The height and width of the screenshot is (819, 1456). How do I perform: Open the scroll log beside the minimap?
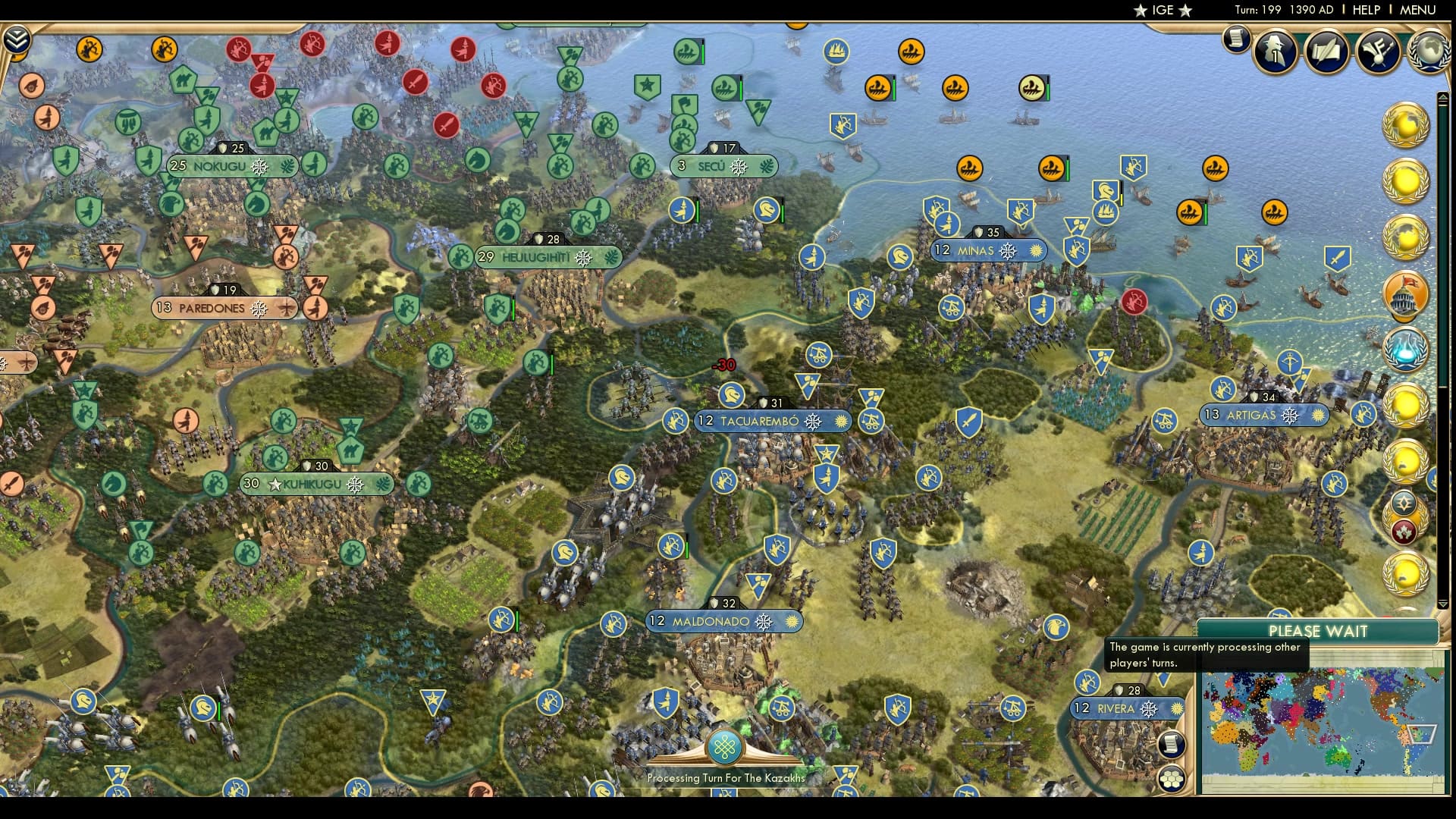(1171, 743)
